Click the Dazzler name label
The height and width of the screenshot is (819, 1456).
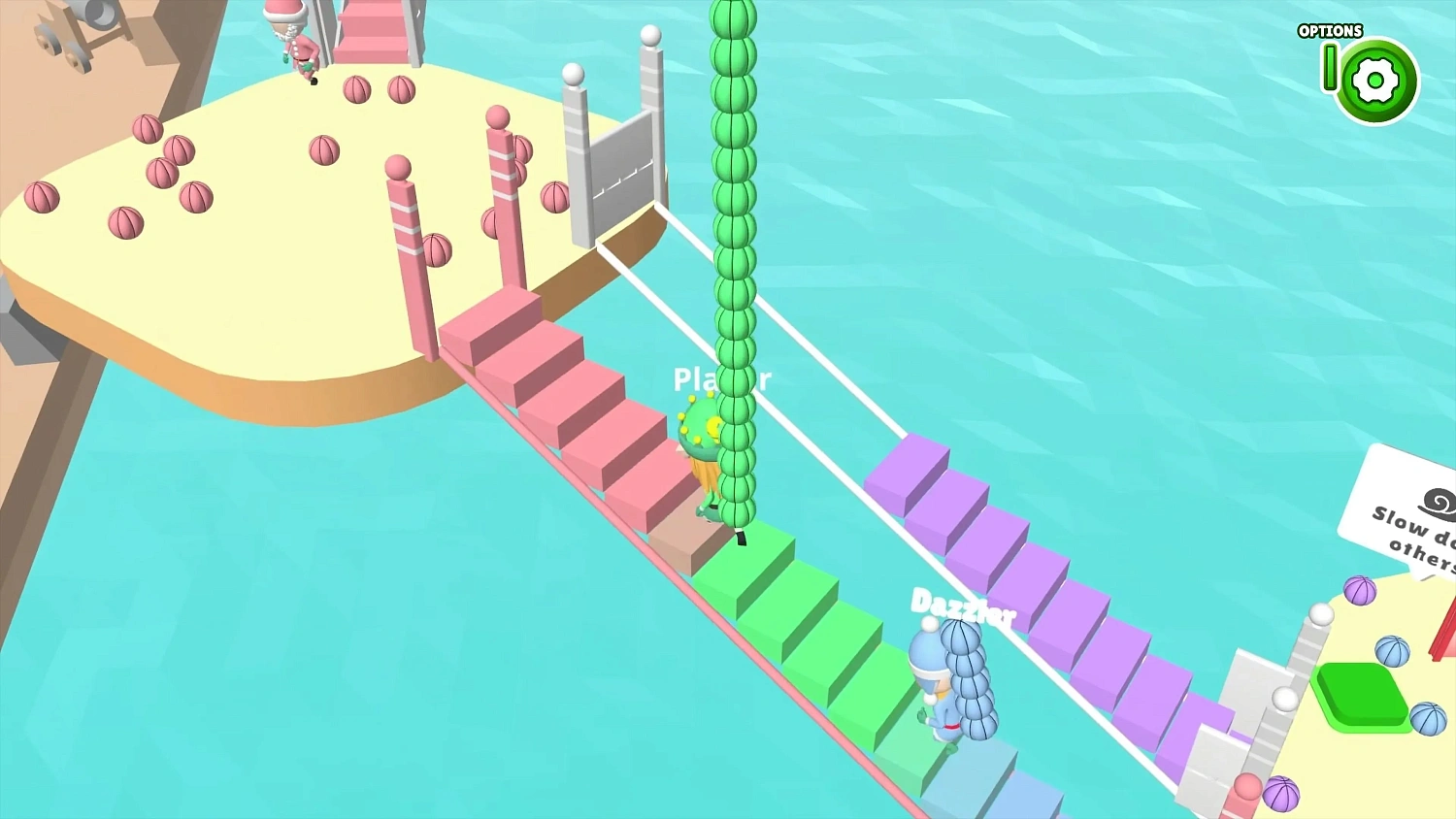[x=963, y=606]
